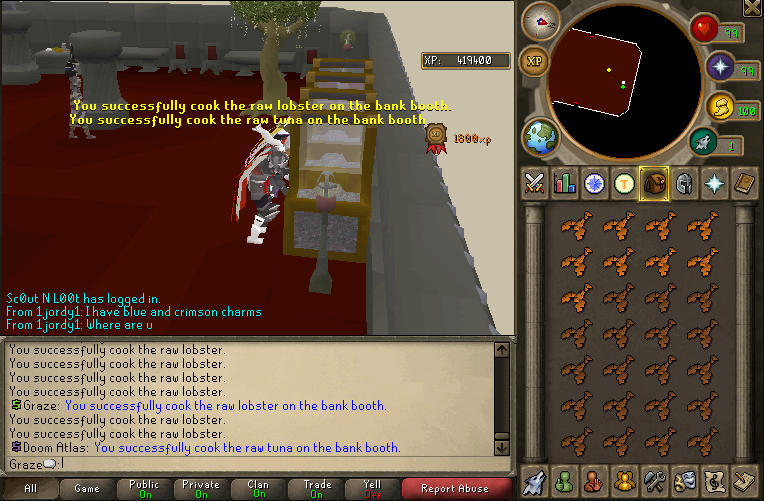Open the world map globe

[540, 136]
